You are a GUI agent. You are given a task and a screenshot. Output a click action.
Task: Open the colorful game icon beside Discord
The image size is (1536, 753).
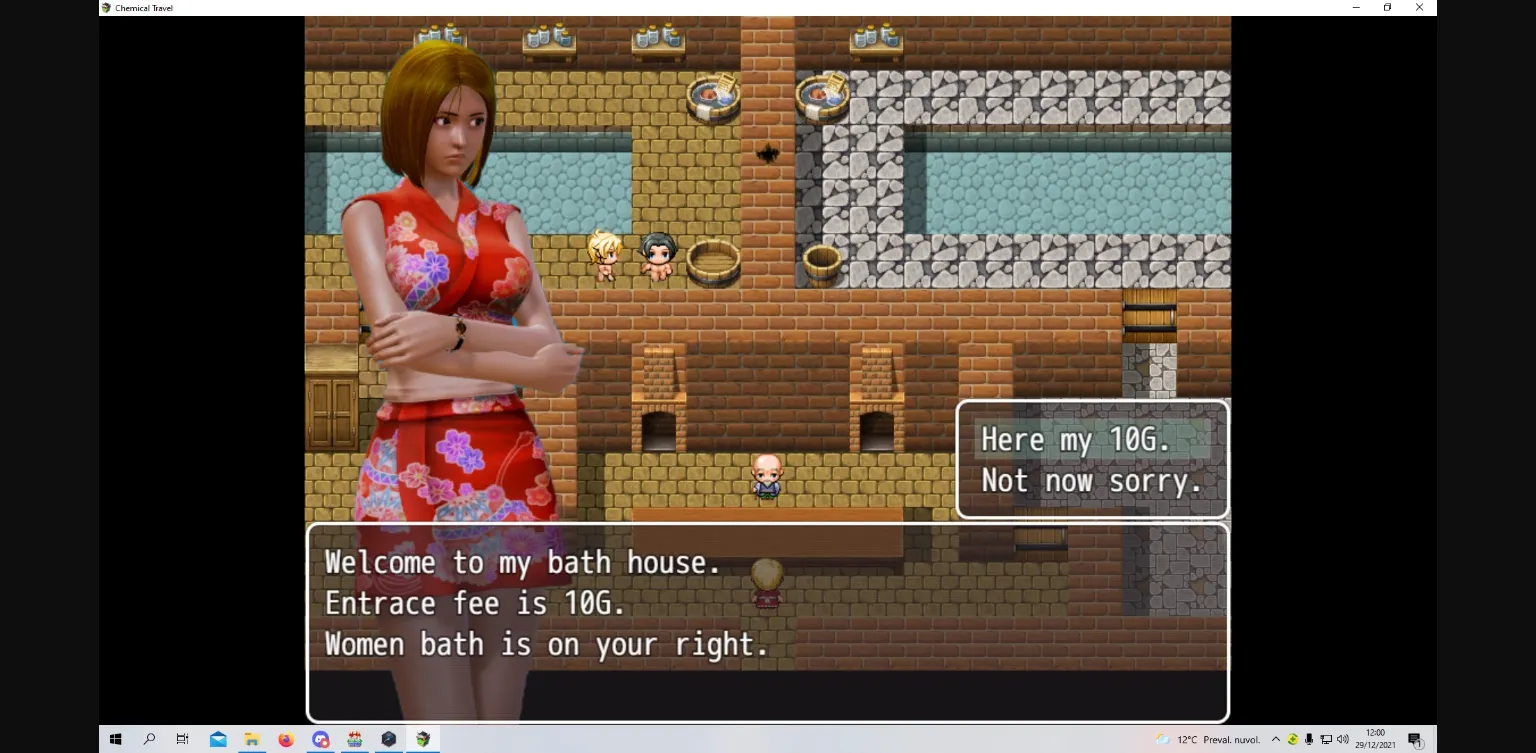[354, 740]
